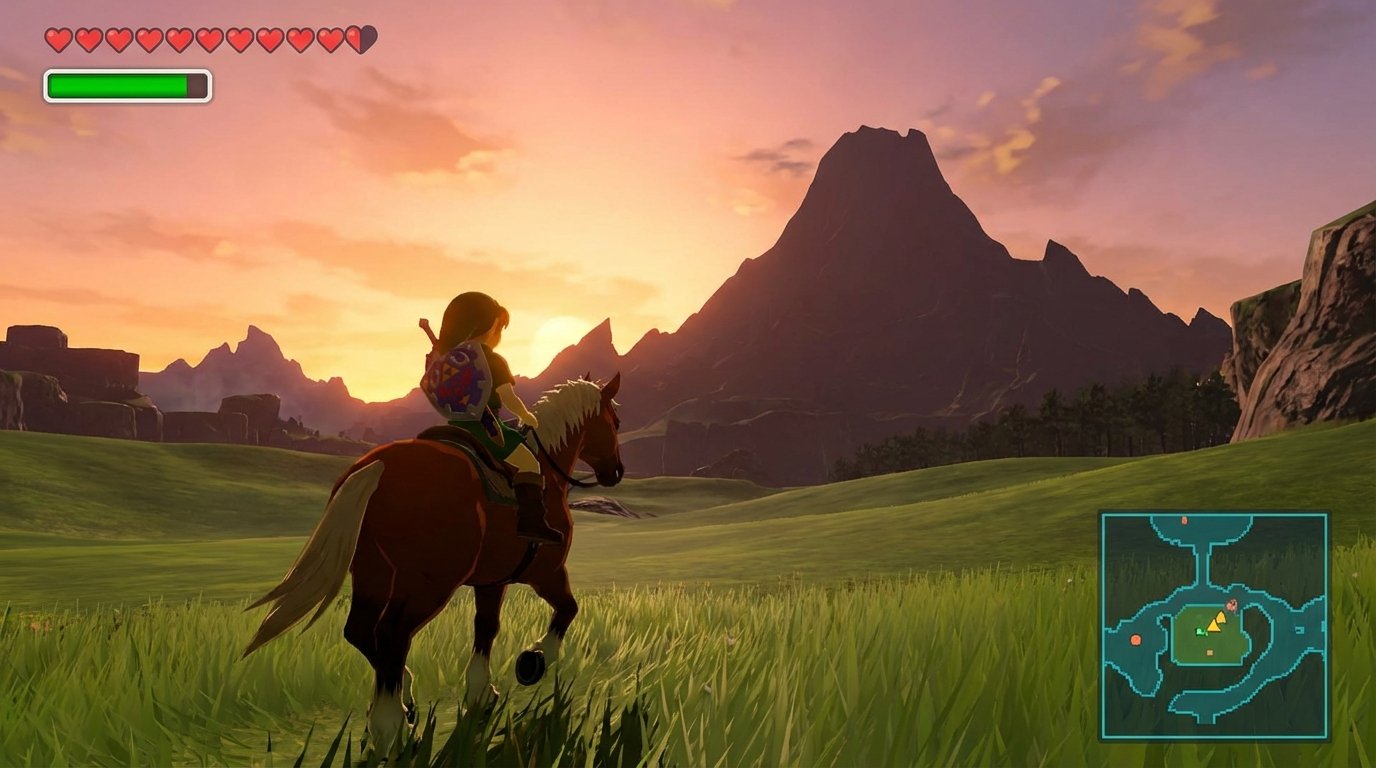1376x768 pixels.
Task: Click the brown square marker on minimap
Action: pyautogui.click(x=1210, y=652)
